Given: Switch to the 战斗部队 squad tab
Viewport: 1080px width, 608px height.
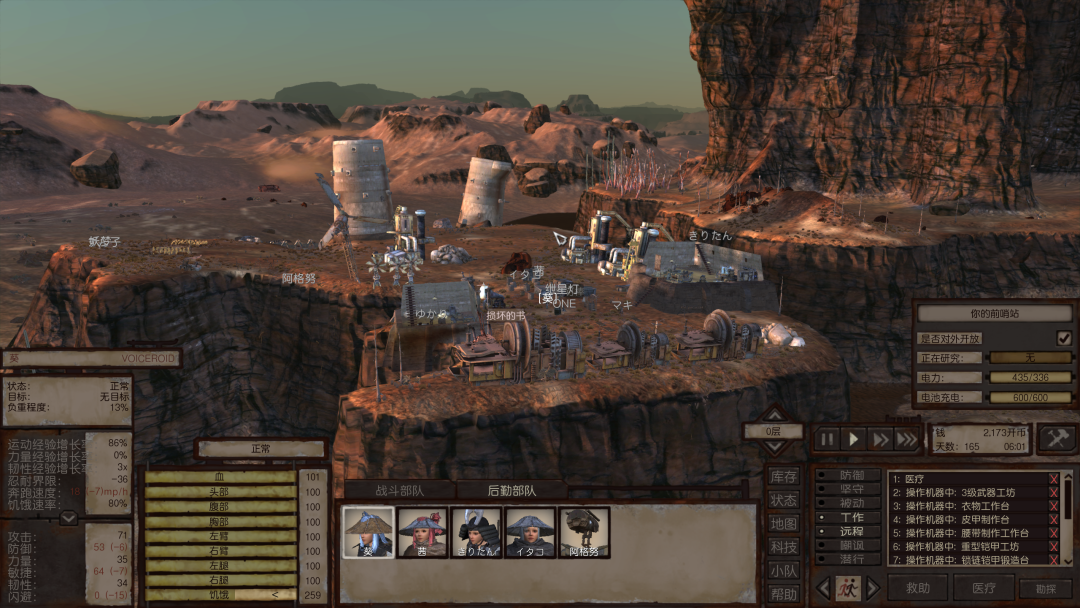Looking at the screenshot, I should (x=400, y=490).
